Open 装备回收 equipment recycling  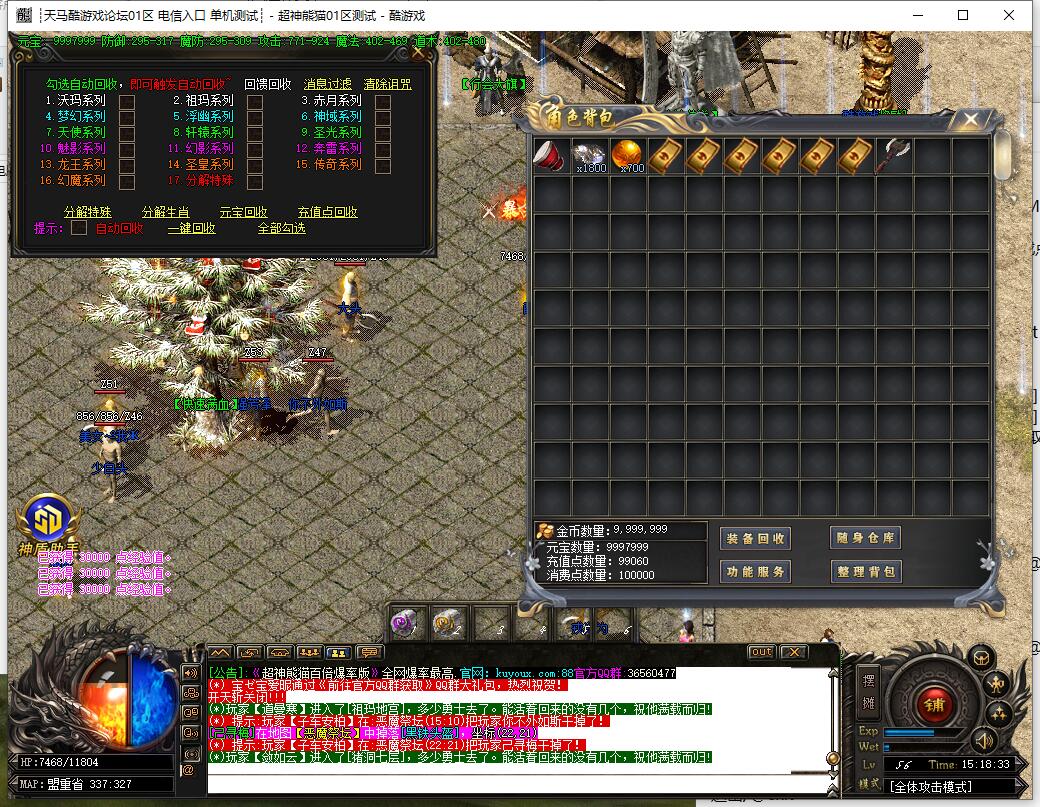[x=755, y=538]
